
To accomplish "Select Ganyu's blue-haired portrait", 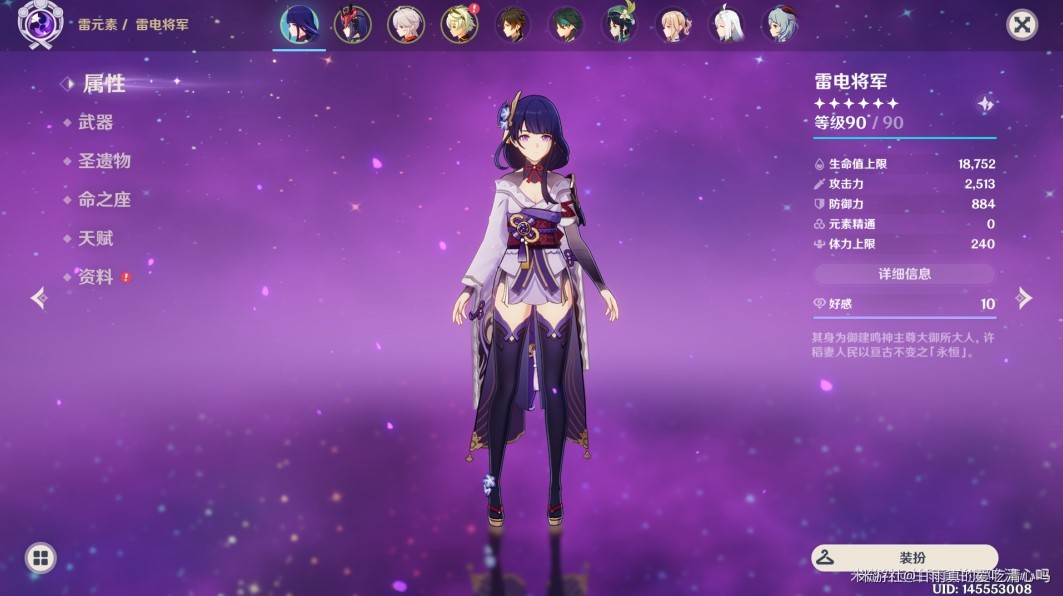I will (781, 24).
